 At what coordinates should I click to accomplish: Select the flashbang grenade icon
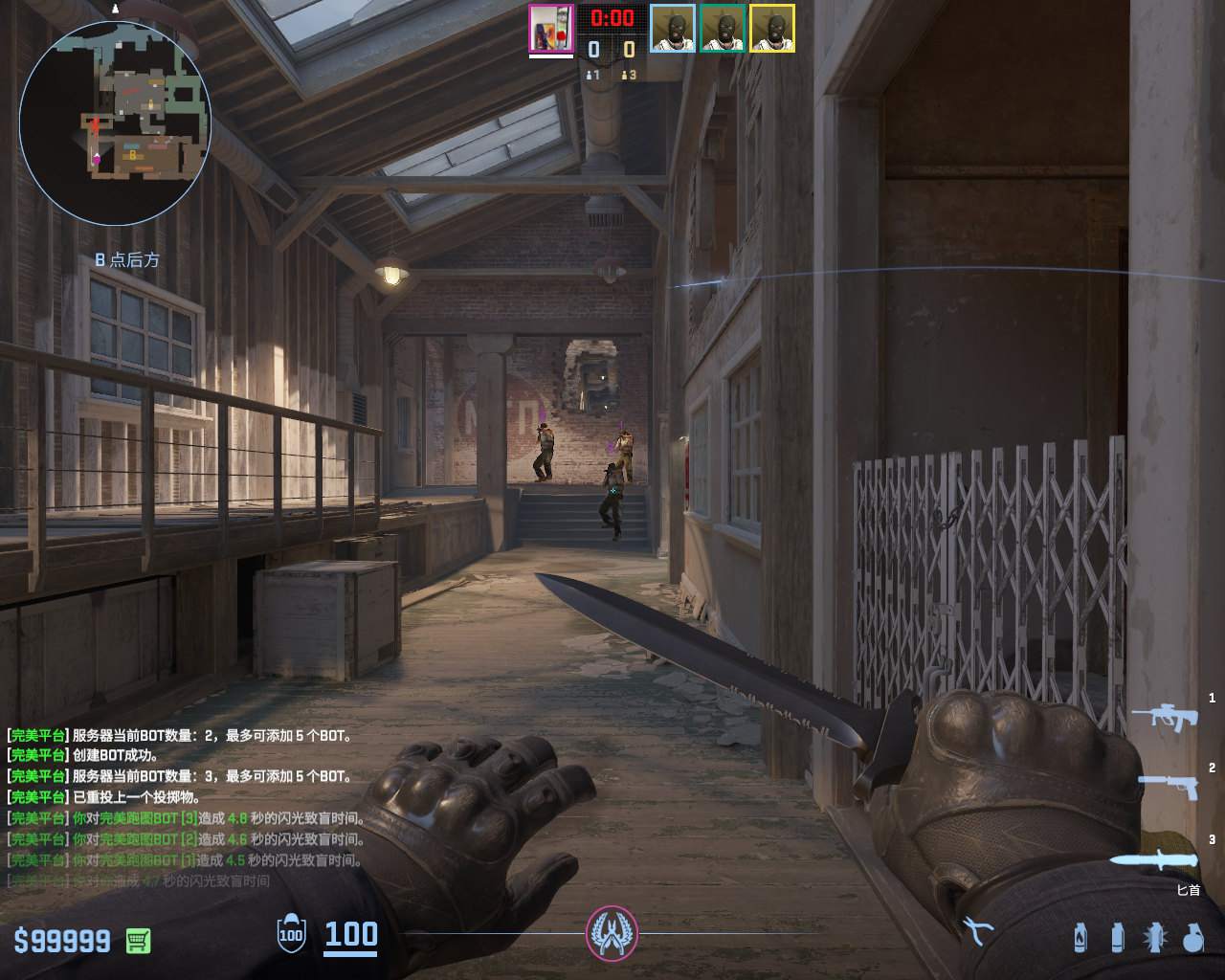[1155, 937]
